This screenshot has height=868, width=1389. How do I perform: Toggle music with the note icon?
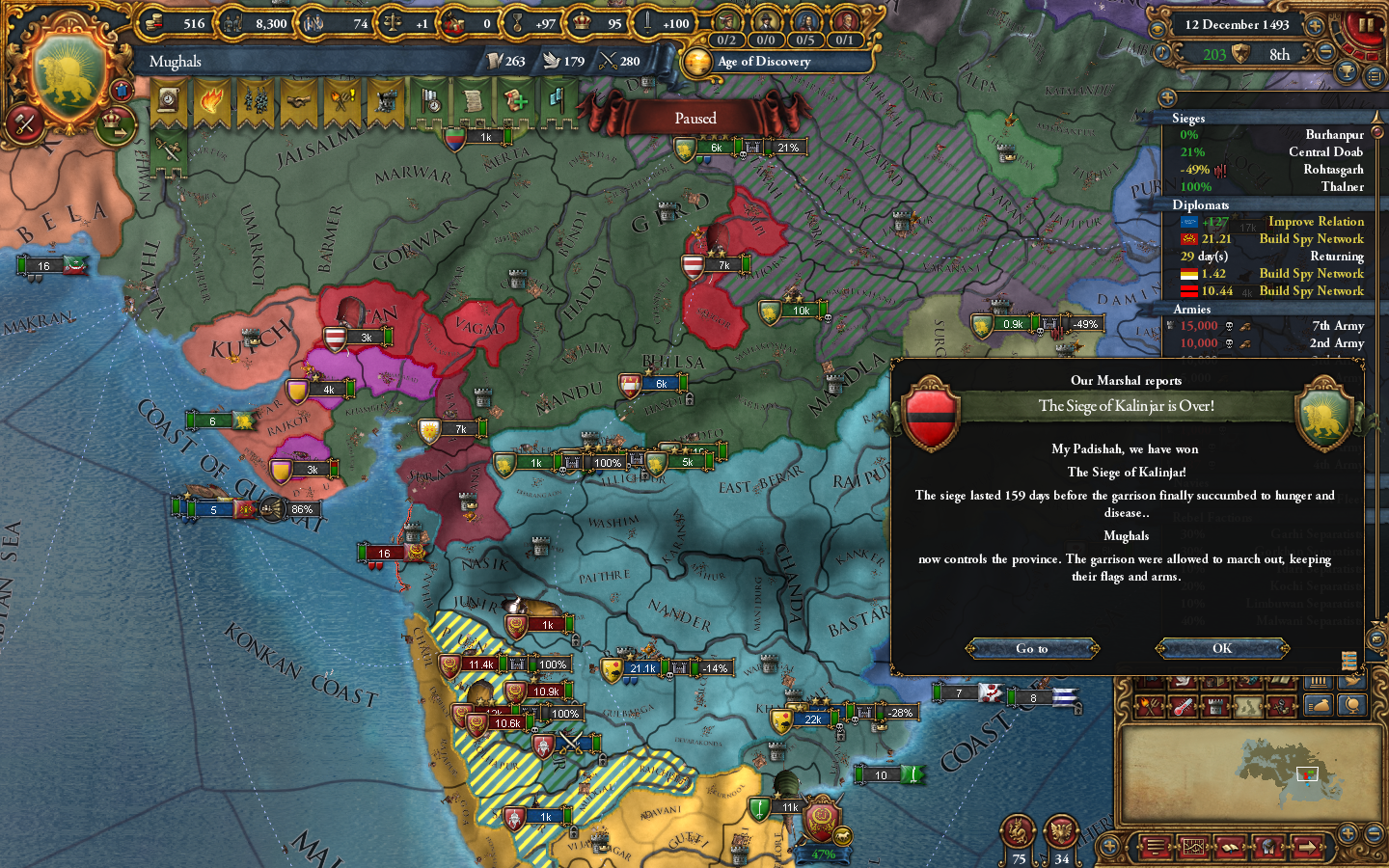1162,52
